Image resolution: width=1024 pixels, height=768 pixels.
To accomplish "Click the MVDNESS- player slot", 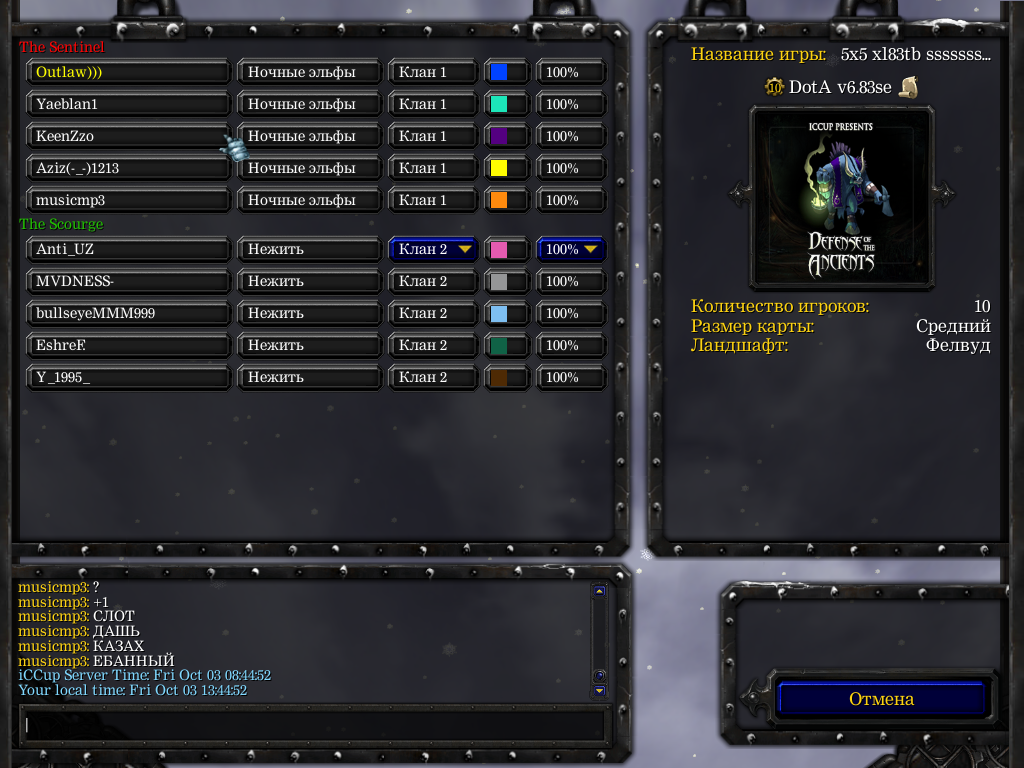I will coord(129,281).
